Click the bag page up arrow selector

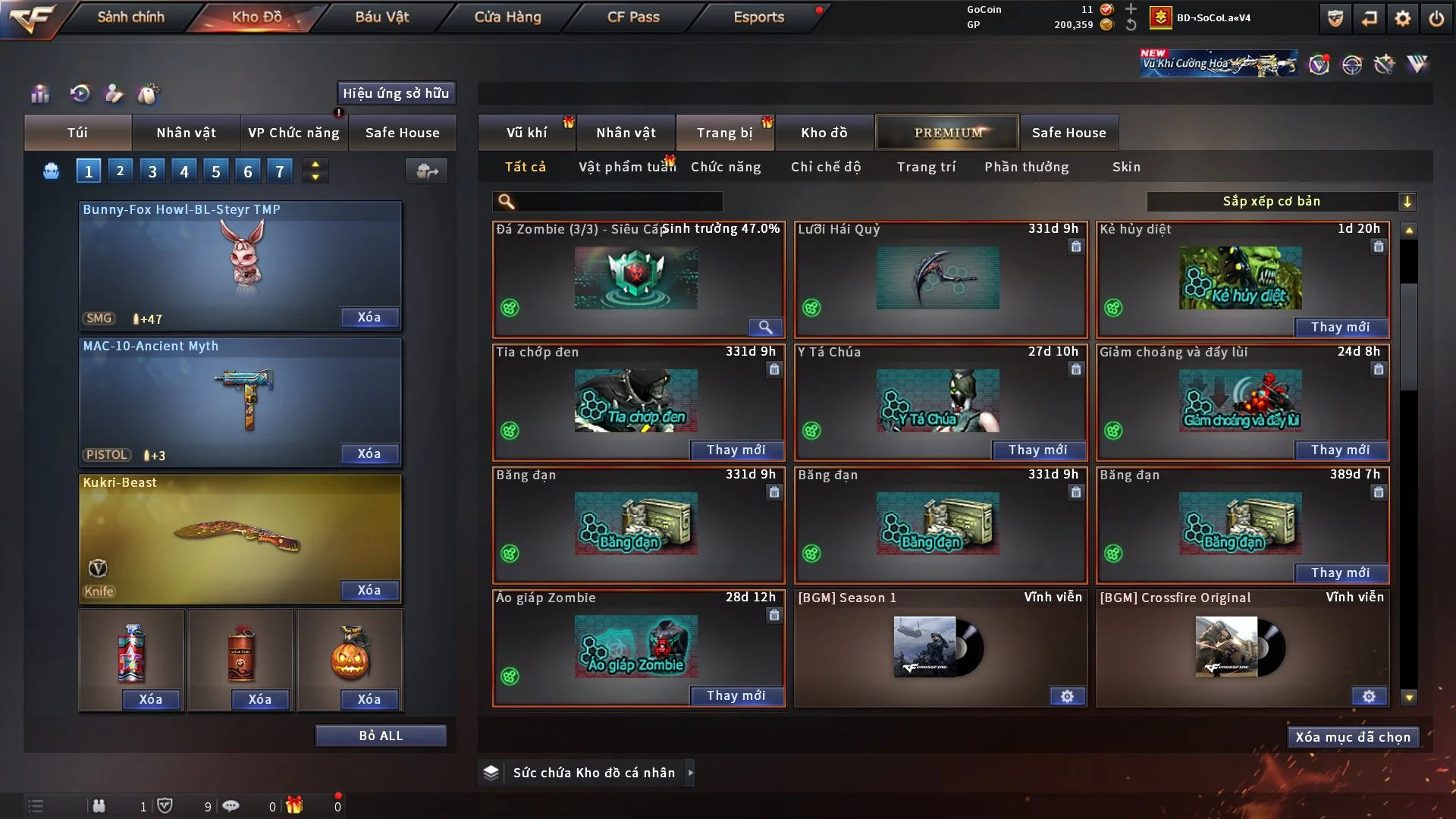click(315, 165)
